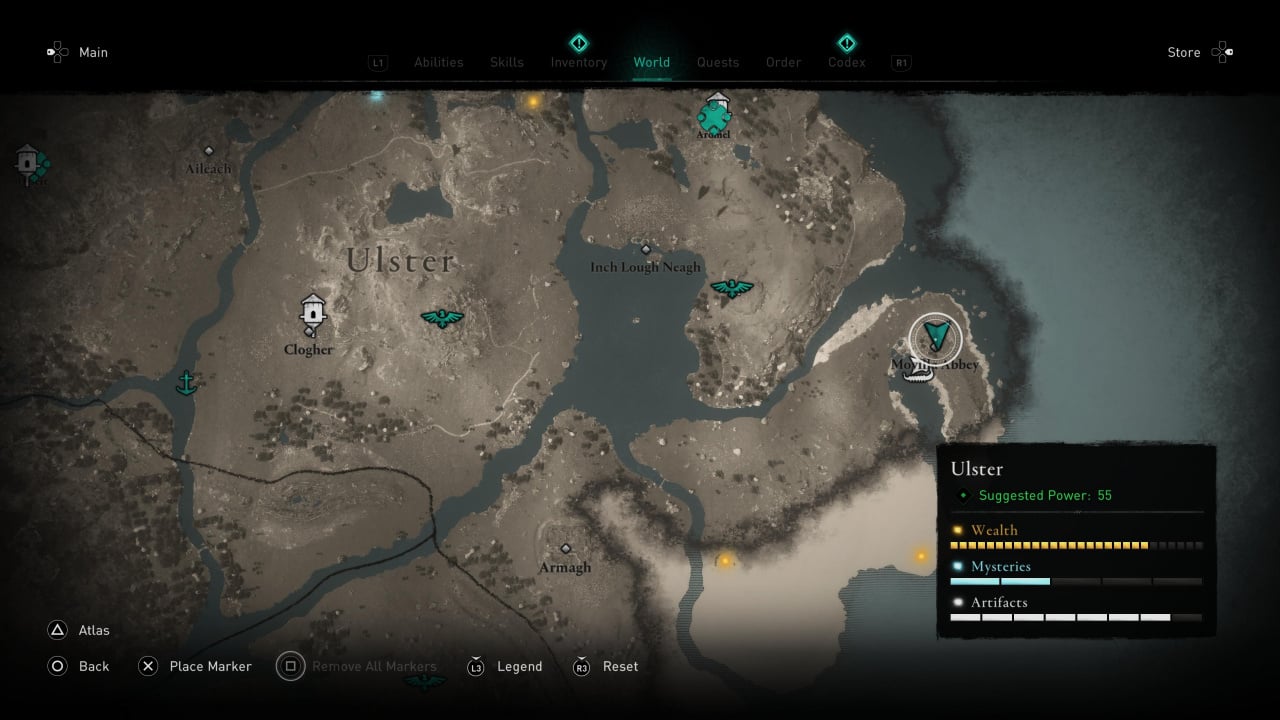
Task: Open the Abilities tab
Action: pyautogui.click(x=438, y=62)
